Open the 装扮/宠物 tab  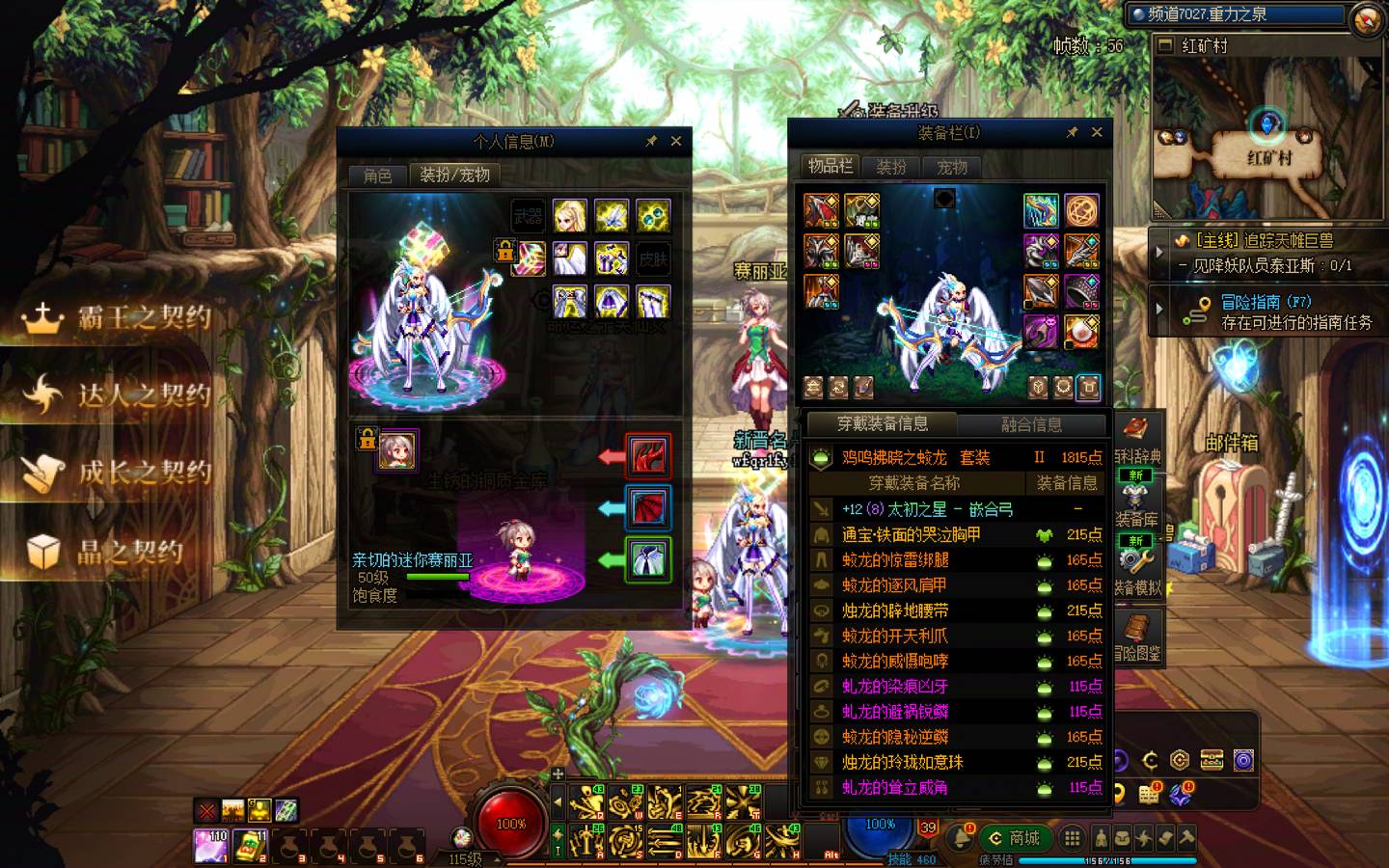point(454,175)
